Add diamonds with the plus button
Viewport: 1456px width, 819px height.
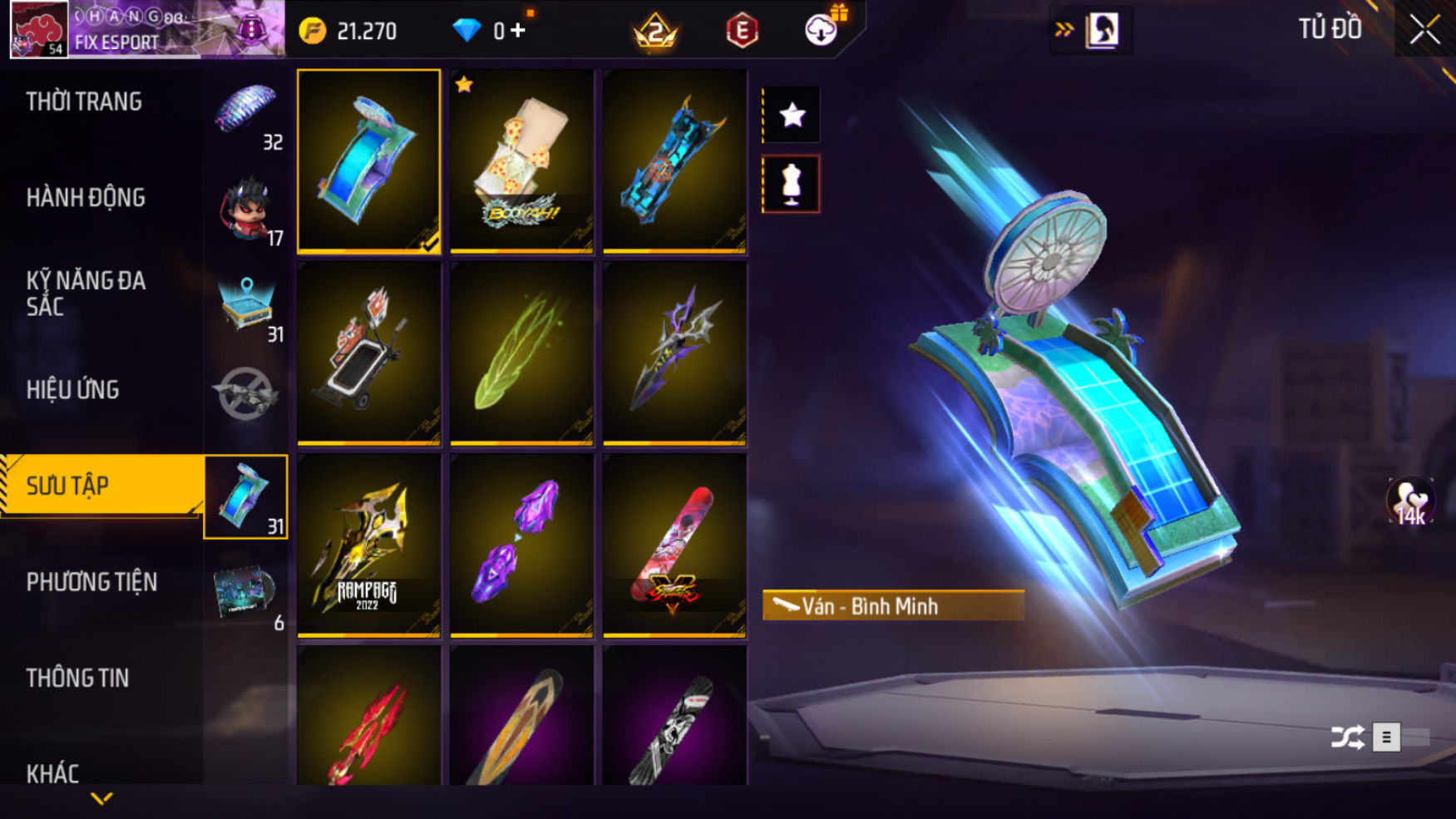click(x=518, y=31)
